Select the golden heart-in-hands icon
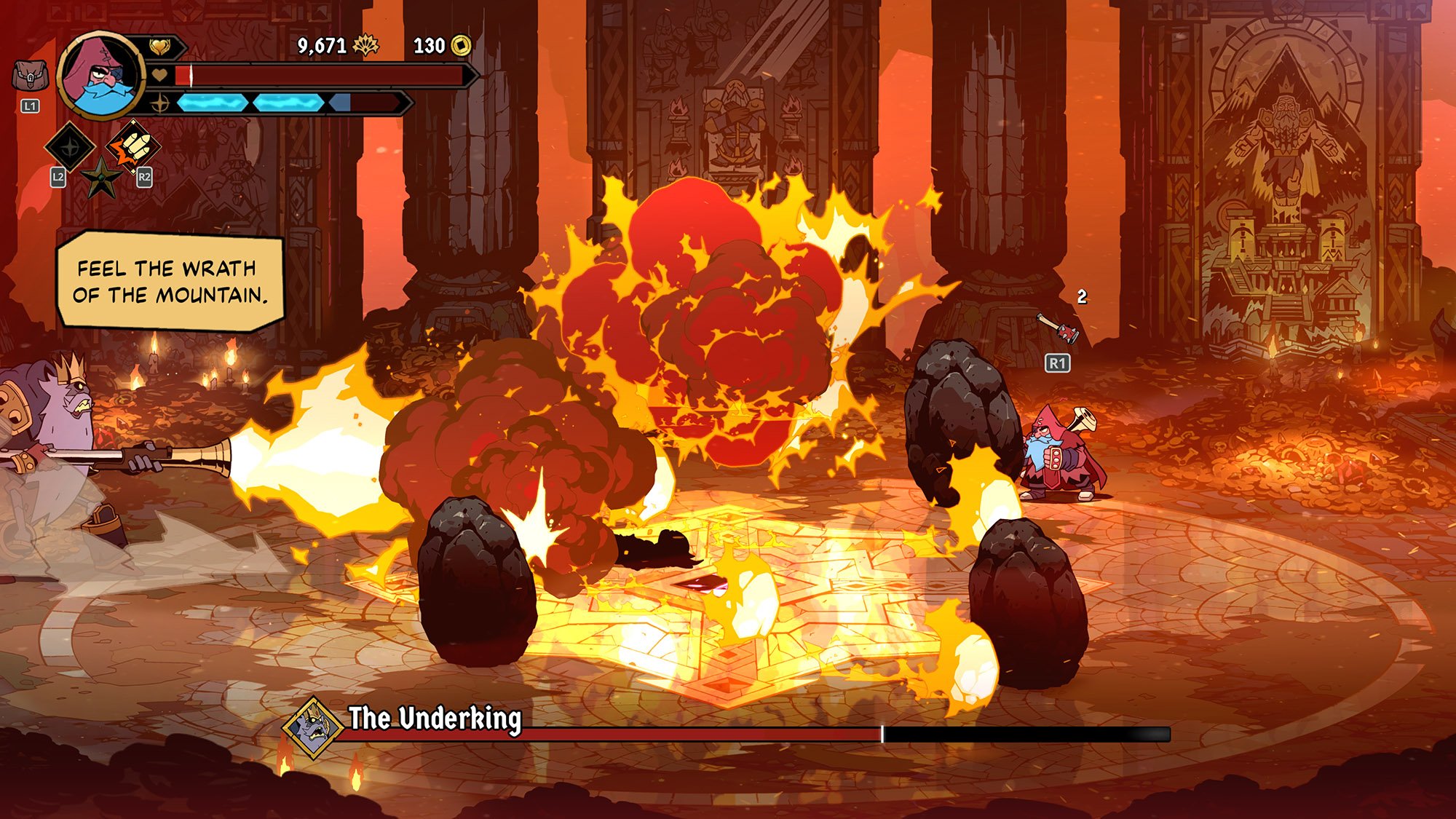Viewport: 1456px width, 819px height. point(159,47)
